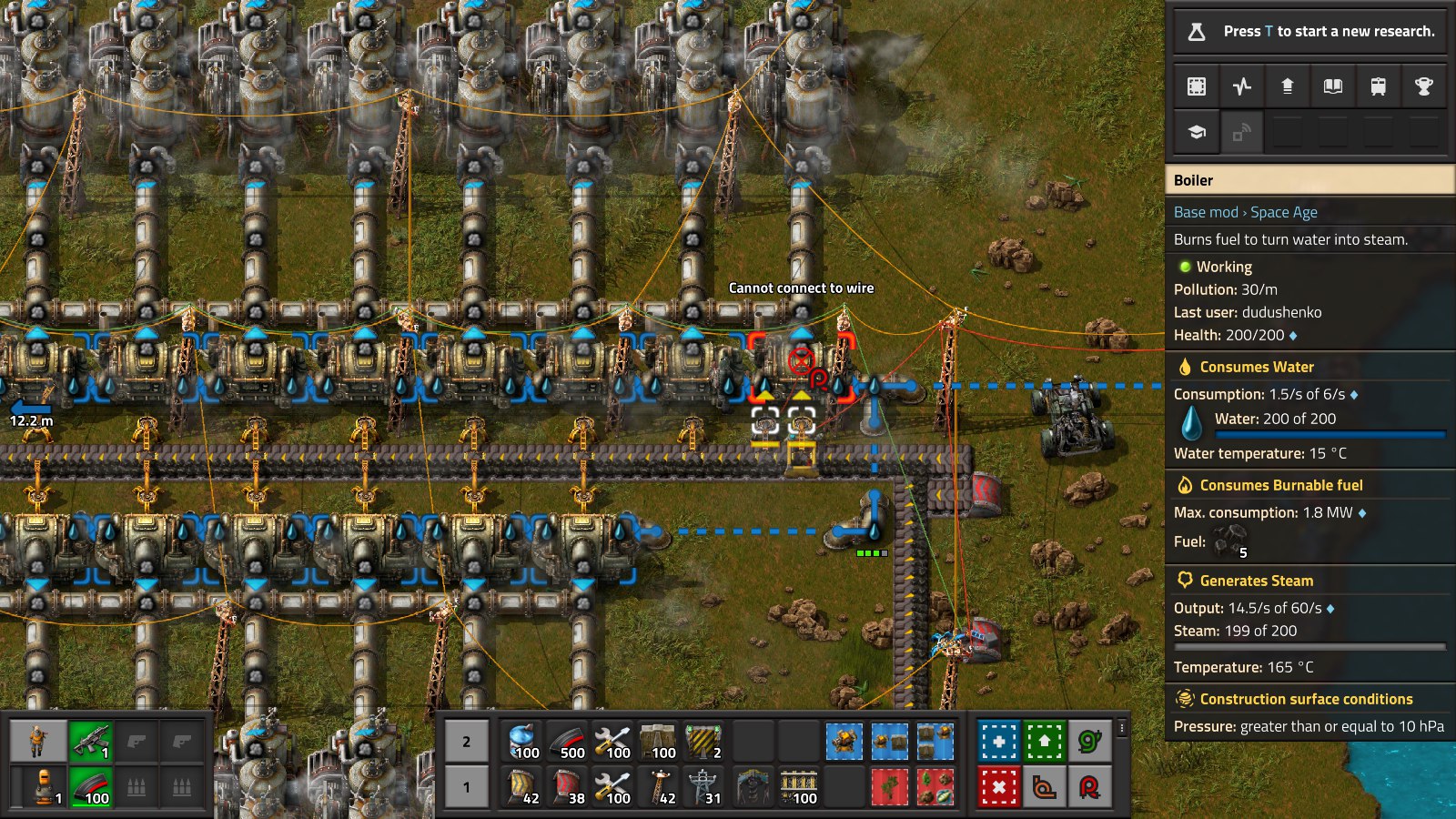Screen dimensions: 1456x819
Task: Activate the blue blueprint tool shortcut
Action: [x=998, y=742]
